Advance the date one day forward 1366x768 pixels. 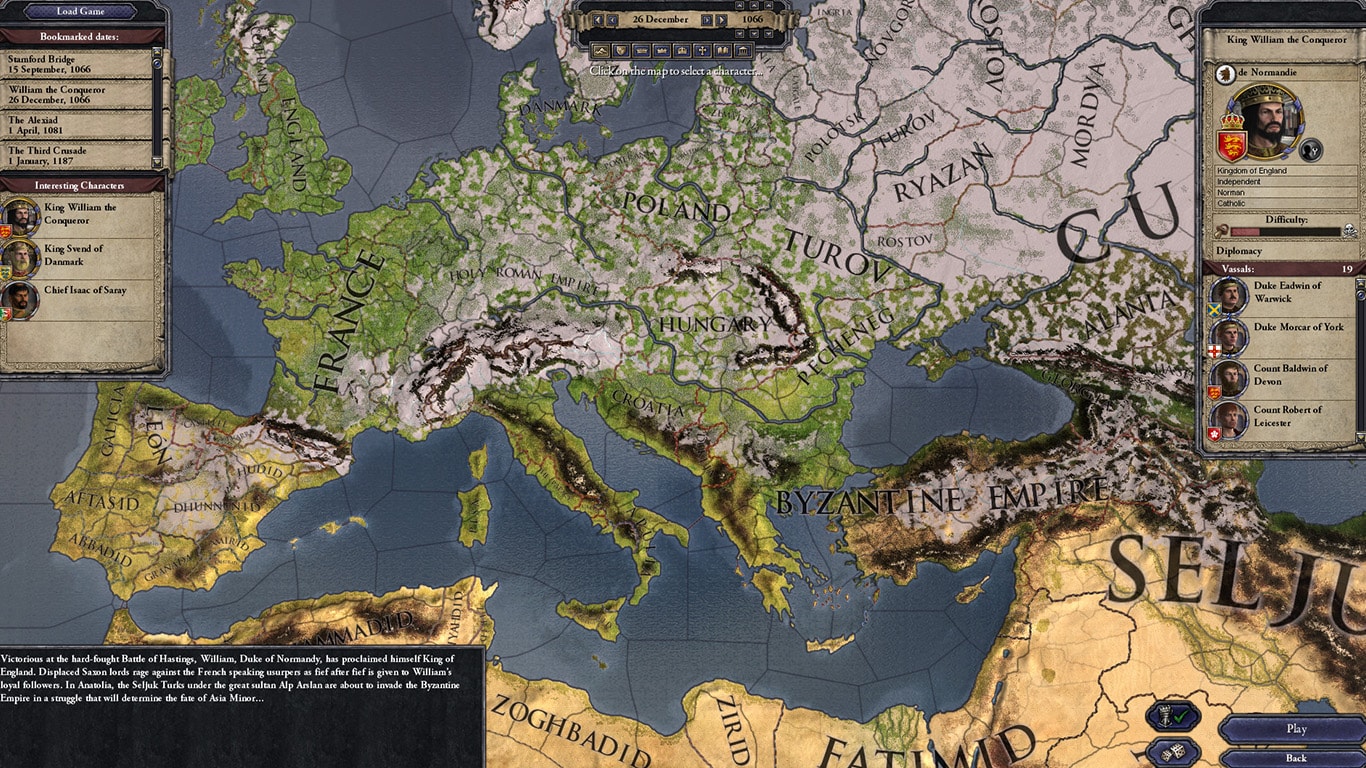pyautogui.click(x=707, y=19)
